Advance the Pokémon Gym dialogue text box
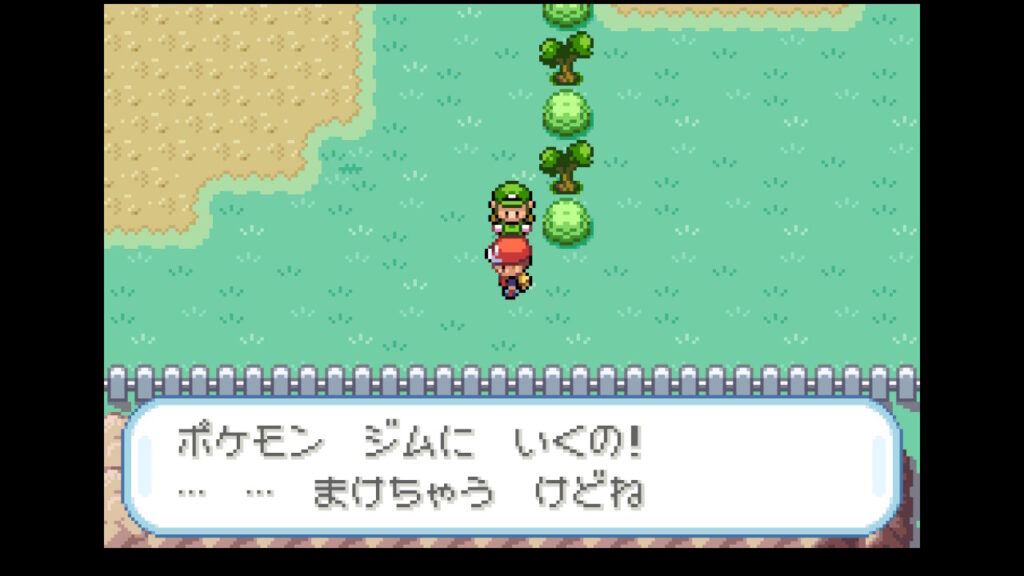The width and height of the screenshot is (1024, 576). coord(511,466)
